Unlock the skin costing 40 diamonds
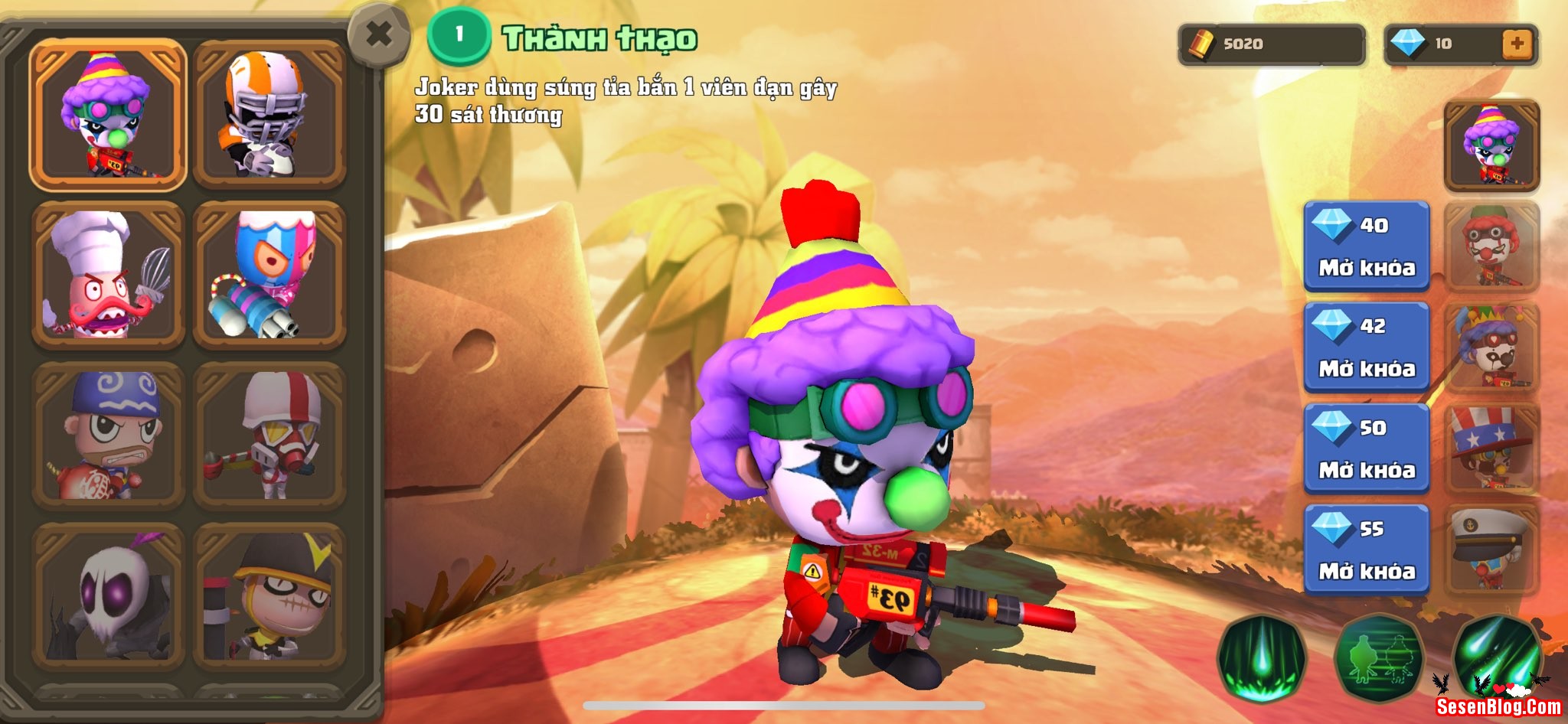1568x724 pixels. (1367, 246)
